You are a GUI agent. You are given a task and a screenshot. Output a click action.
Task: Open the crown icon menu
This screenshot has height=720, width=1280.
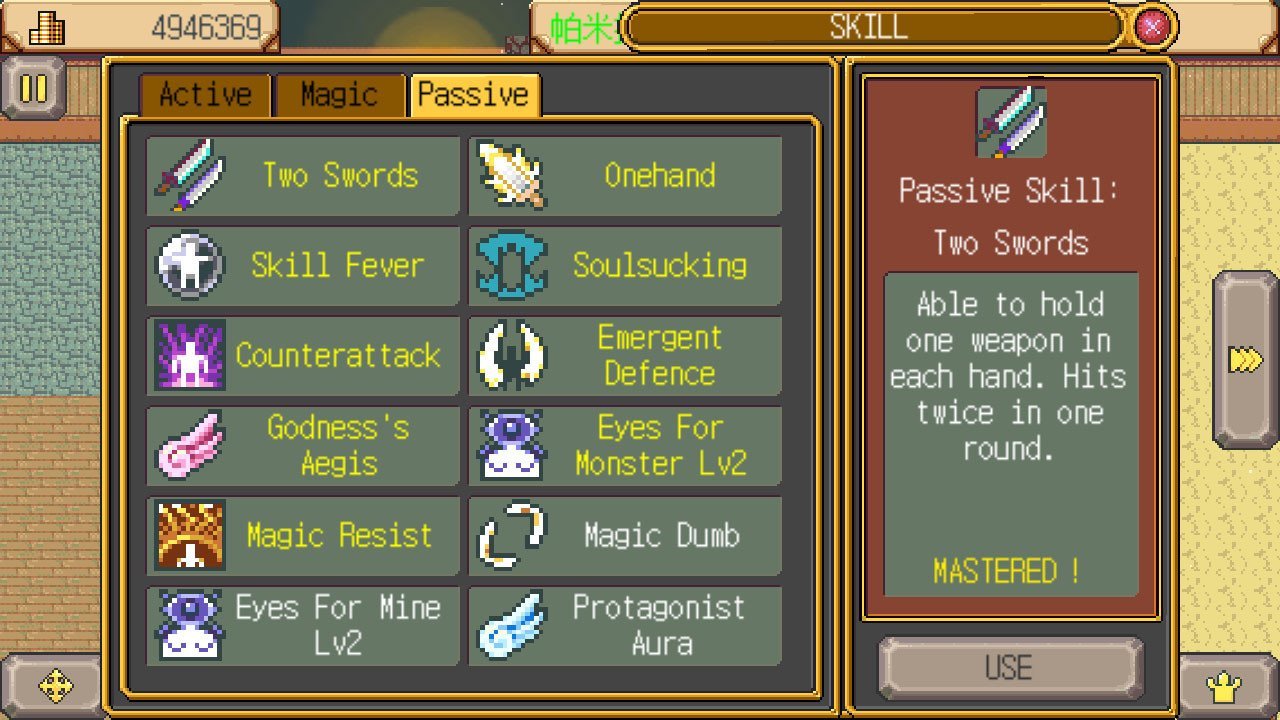coord(1224,688)
